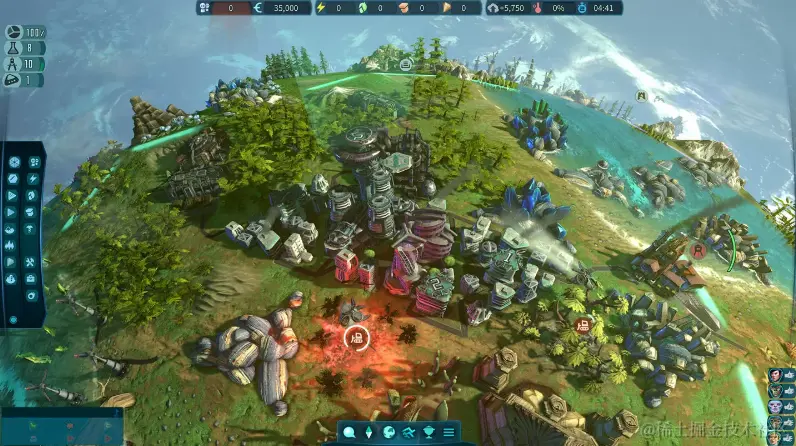
Task: Select the trophy icon in bottom bar
Action: pyautogui.click(x=430, y=432)
